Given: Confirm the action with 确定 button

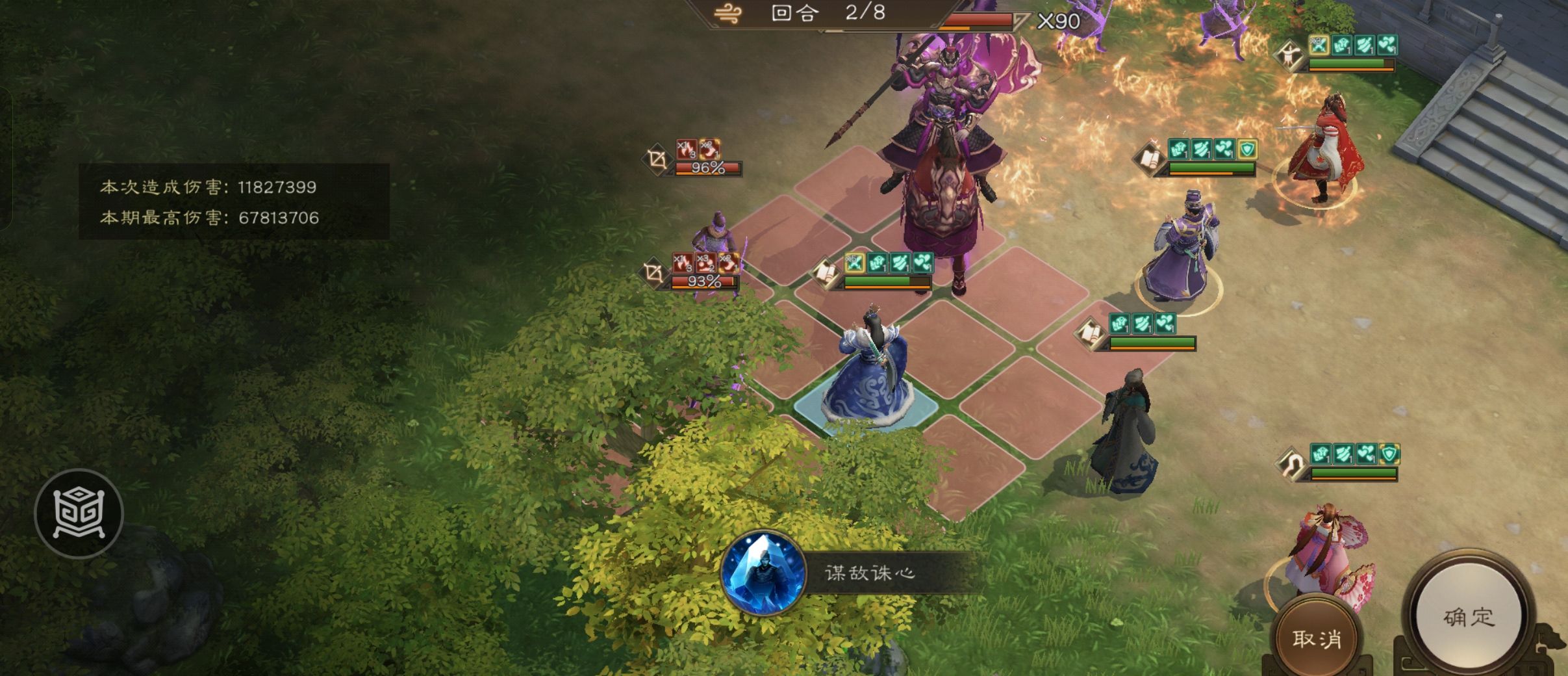Looking at the screenshot, I should click(1470, 617).
